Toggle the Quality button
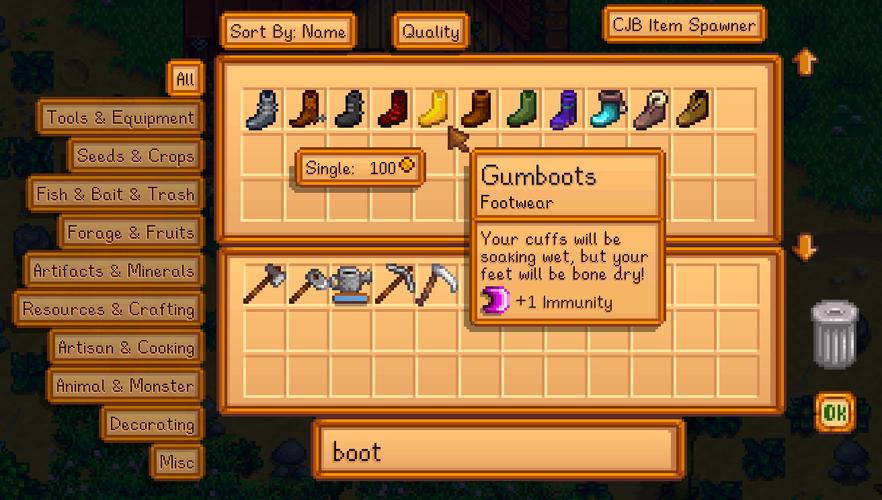This screenshot has height=500, width=882. [x=430, y=31]
